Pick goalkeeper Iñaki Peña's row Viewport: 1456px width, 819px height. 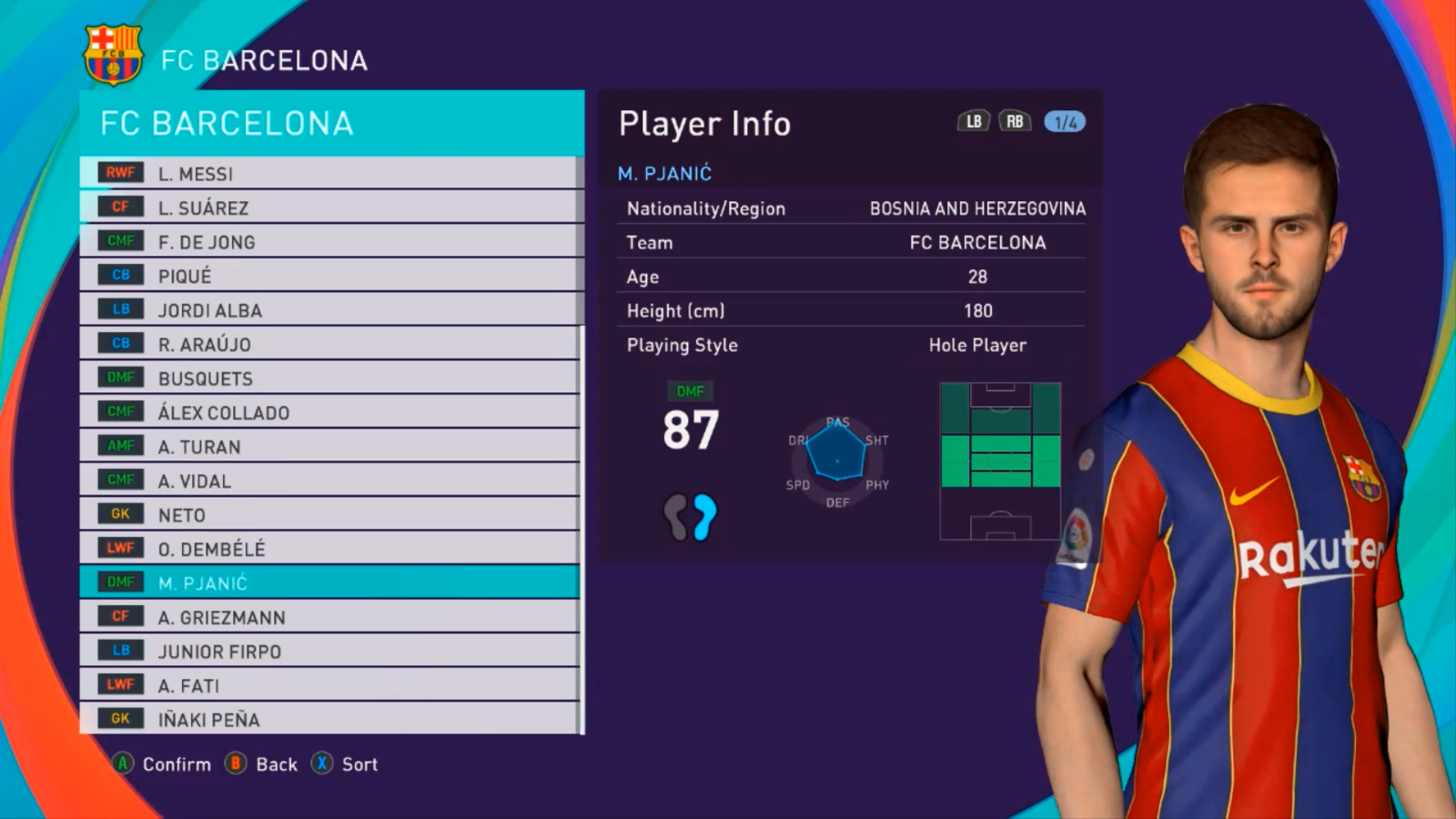point(328,719)
